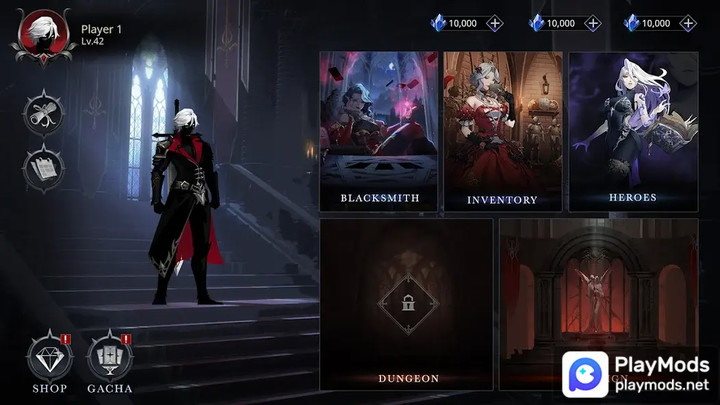The width and height of the screenshot is (720, 405).
Task: Open the angel statue campaign tile
Action: (596, 290)
